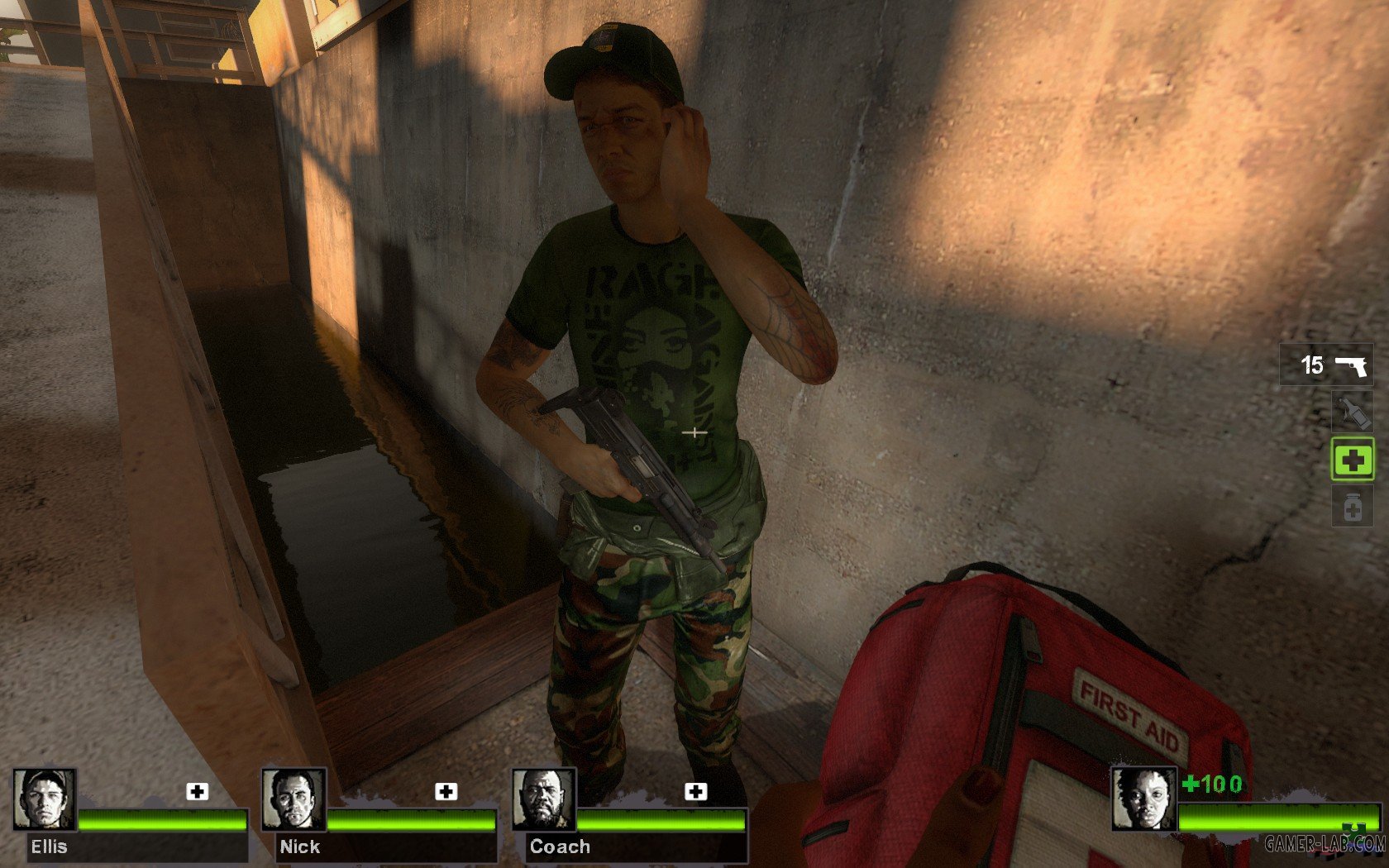Click the medkit icon above Coach's health
This screenshot has width=1389, height=868.
point(696,792)
